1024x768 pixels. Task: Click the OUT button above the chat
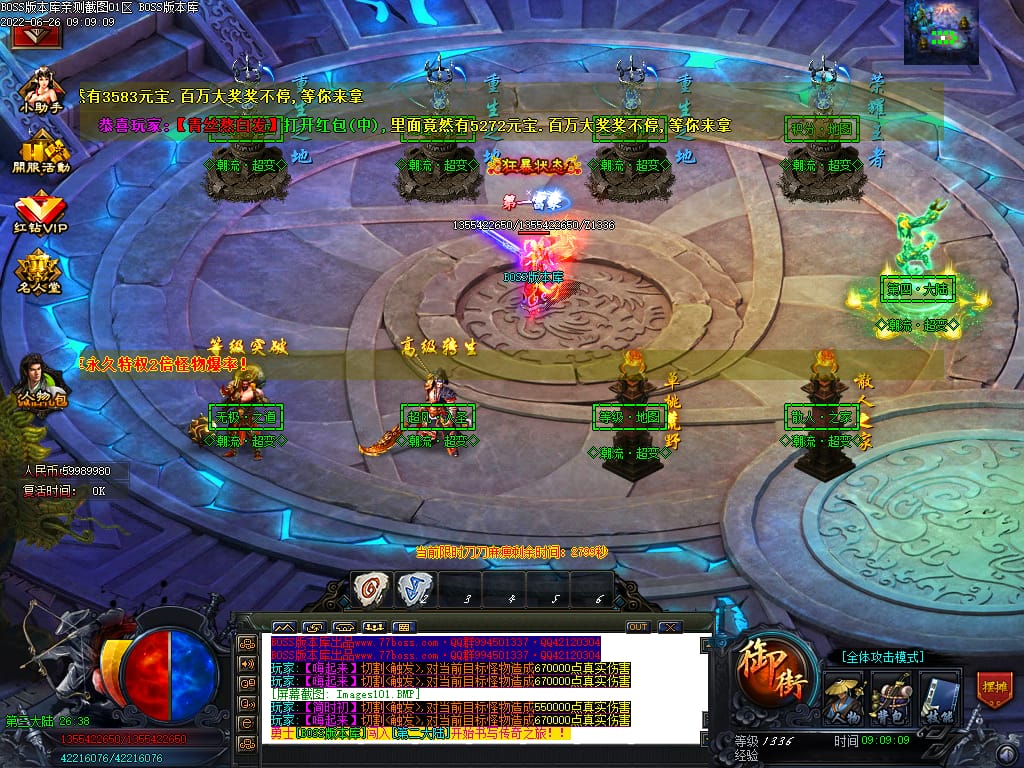click(x=638, y=627)
